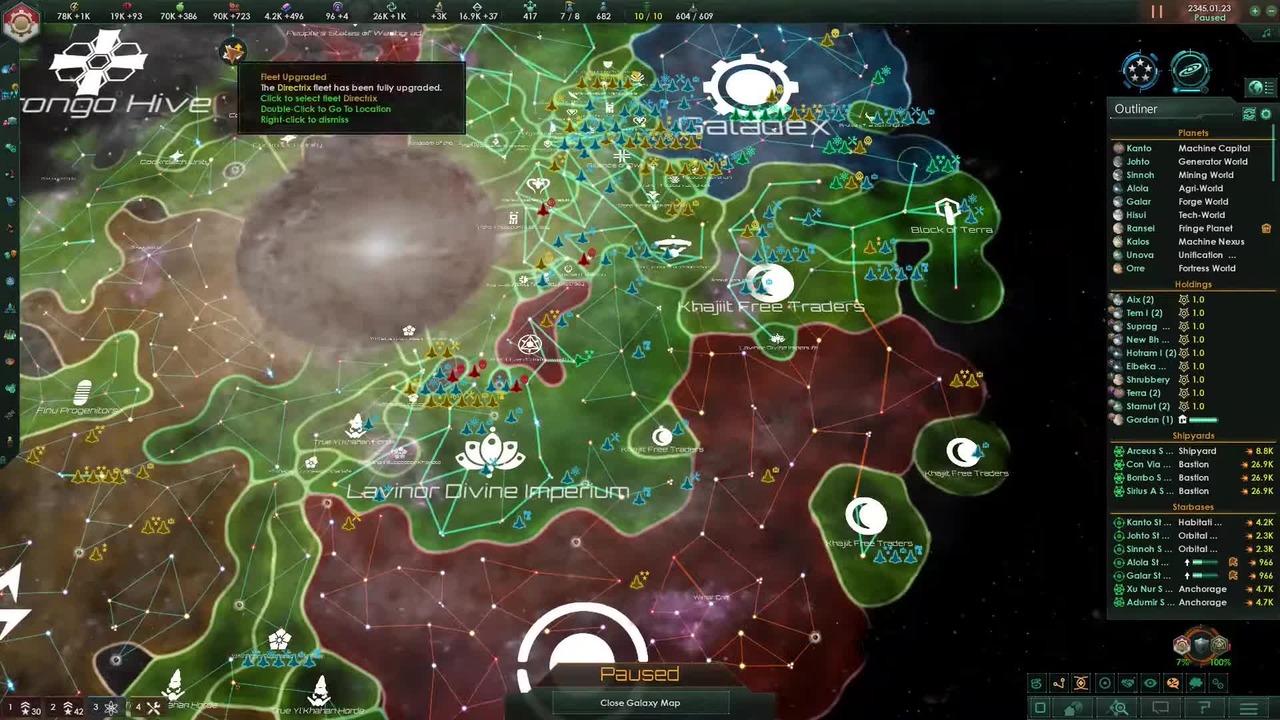Select the Fleet Upgraded notification icon
Image resolution: width=1280 pixels, height=720 pixels.
tap(233, 52)
